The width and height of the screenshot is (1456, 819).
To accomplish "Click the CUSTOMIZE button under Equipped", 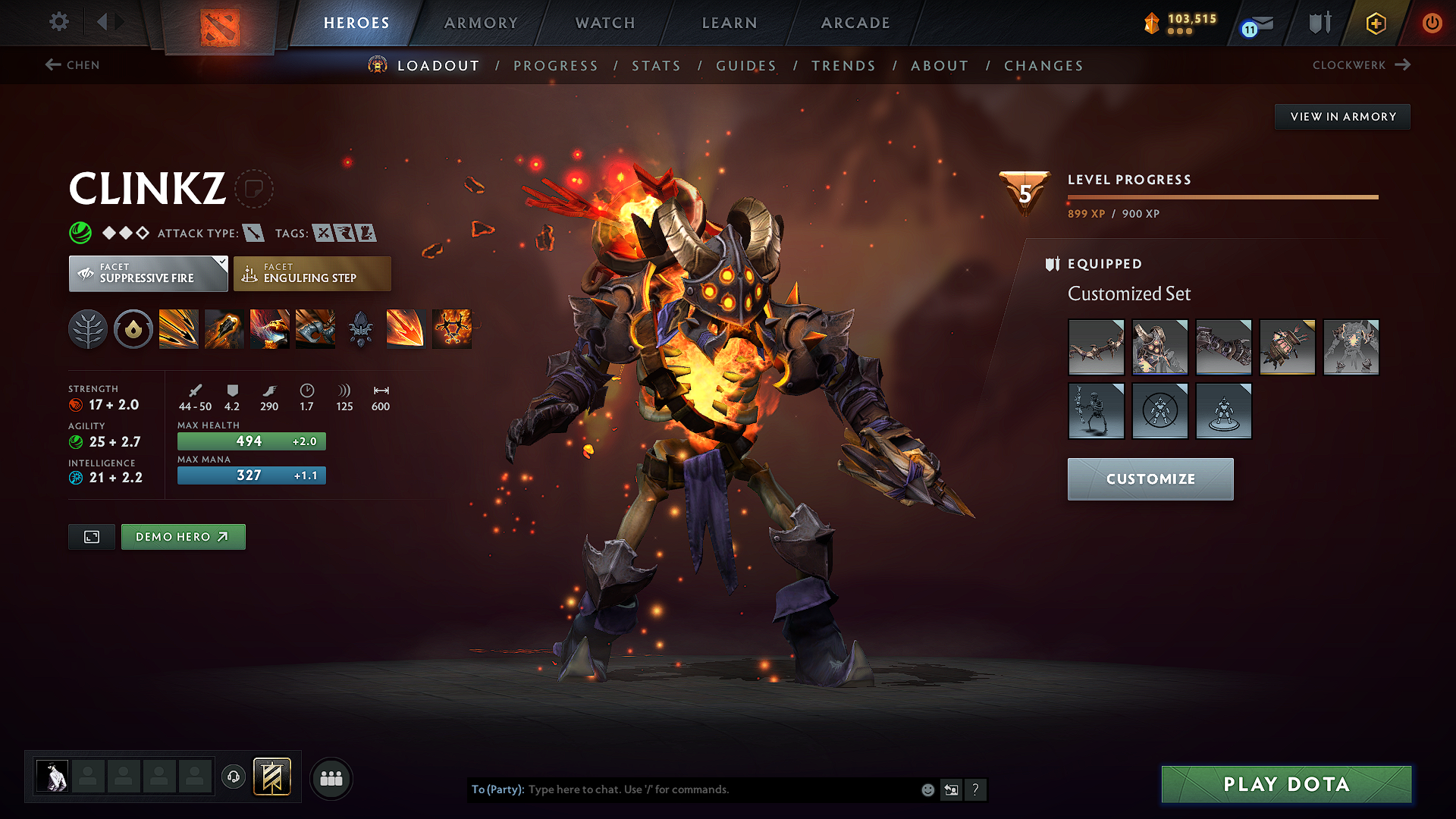I will 1150,479.
